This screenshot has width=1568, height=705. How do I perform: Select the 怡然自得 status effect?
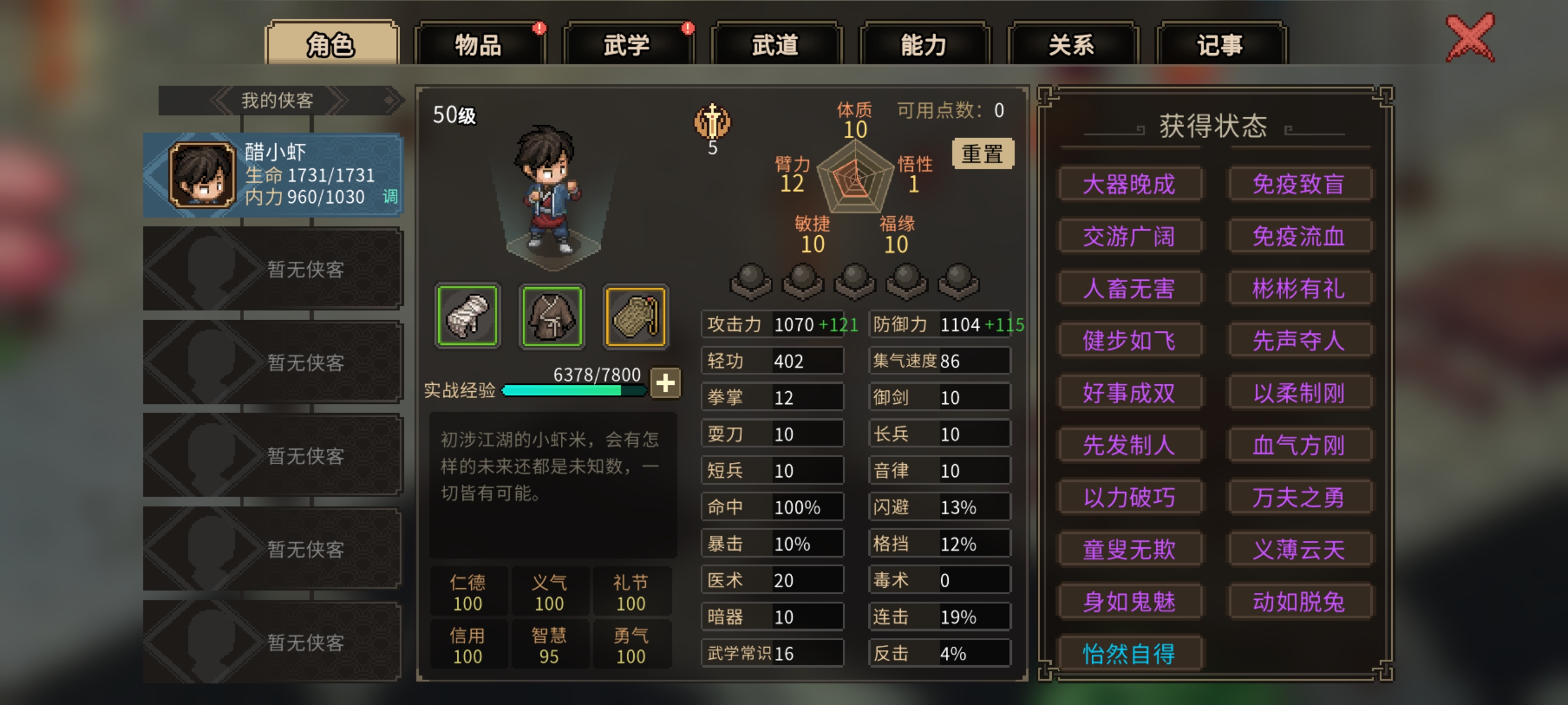tap(1130, 655)
